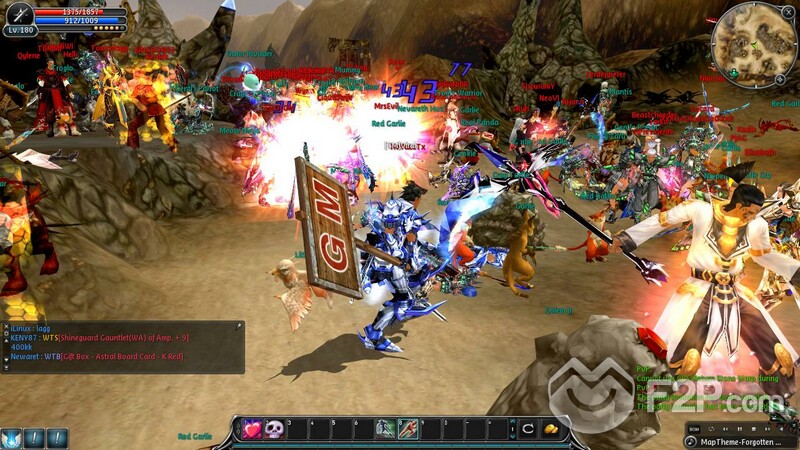
Task: Use the red slash skill slot
Action: click(408, 429)
